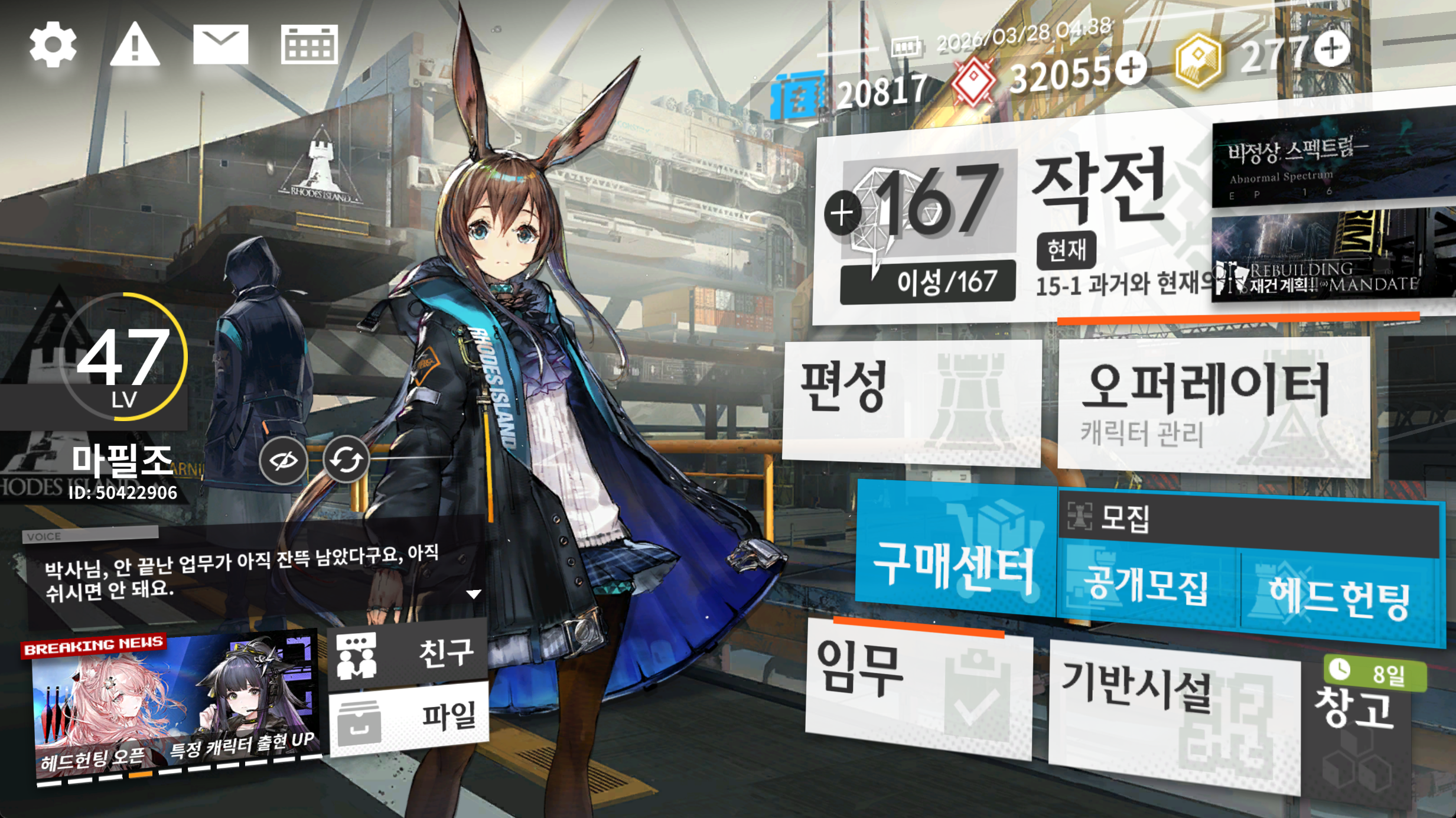Add Orundum with the plus button

1131,68
